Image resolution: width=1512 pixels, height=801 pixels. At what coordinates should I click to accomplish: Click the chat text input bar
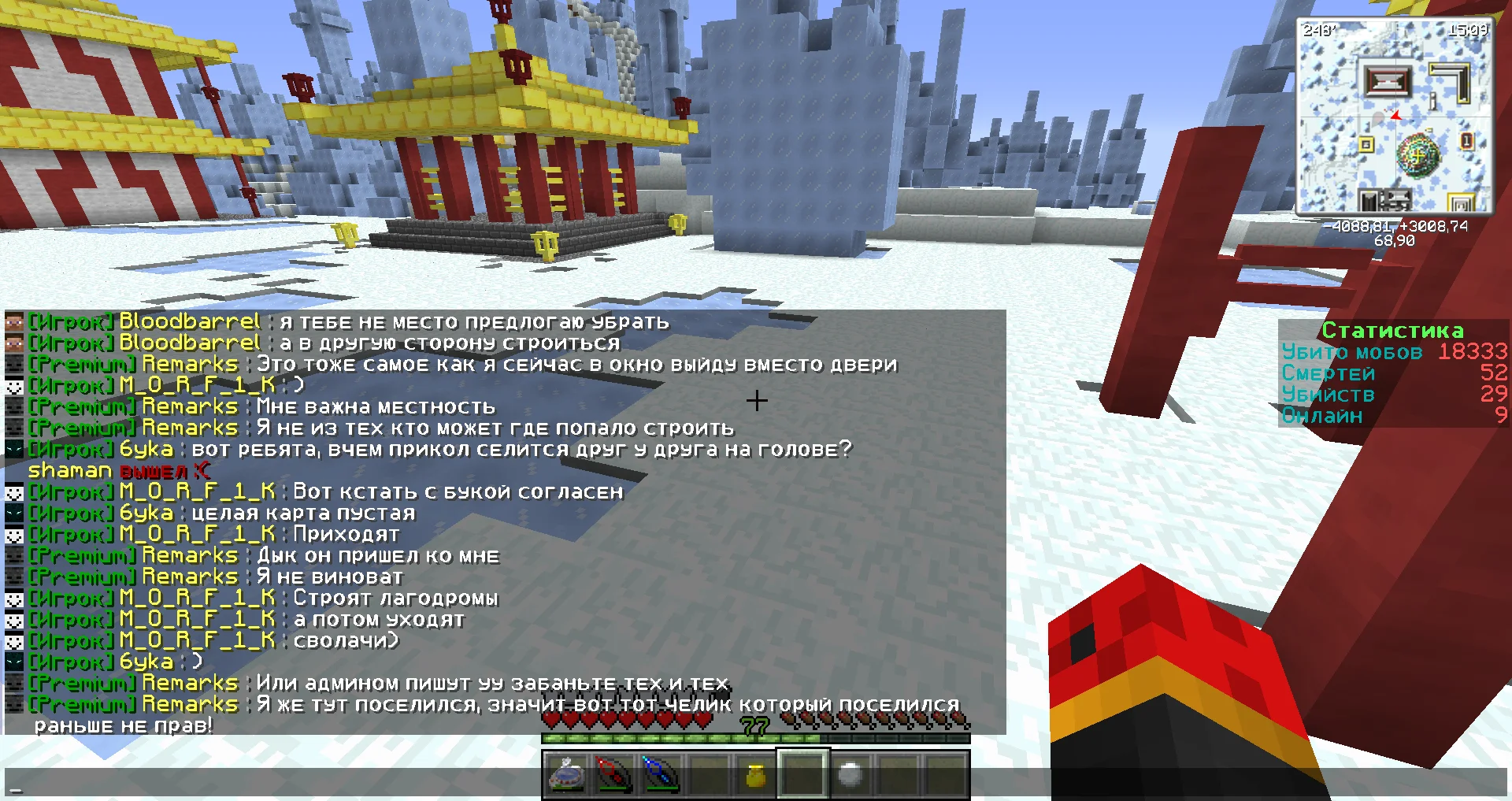[x=756, y=783]
